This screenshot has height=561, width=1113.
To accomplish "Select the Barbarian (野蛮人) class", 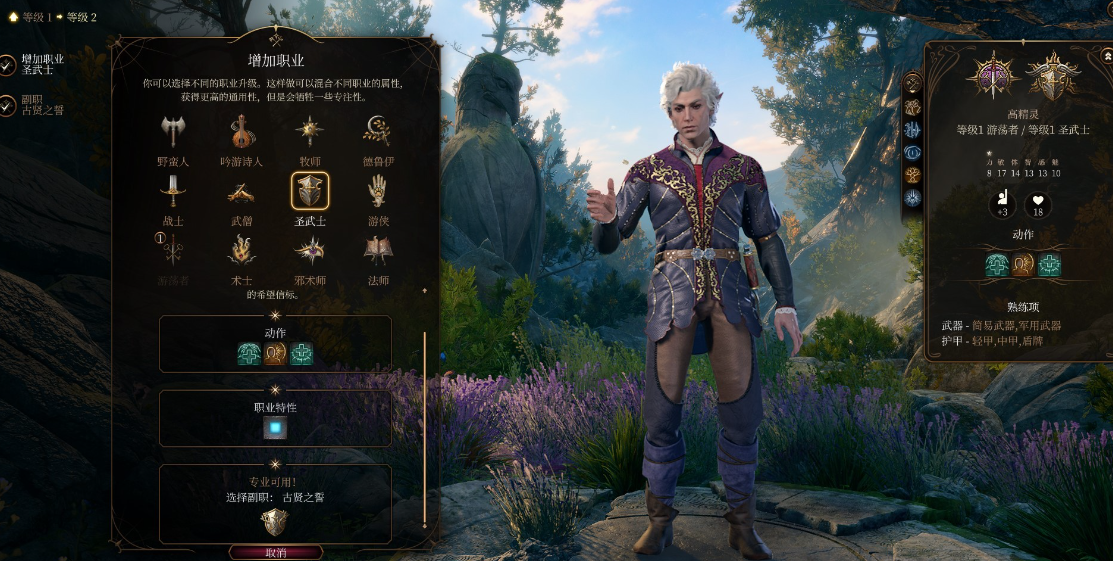I will click(x=173, y=132).
